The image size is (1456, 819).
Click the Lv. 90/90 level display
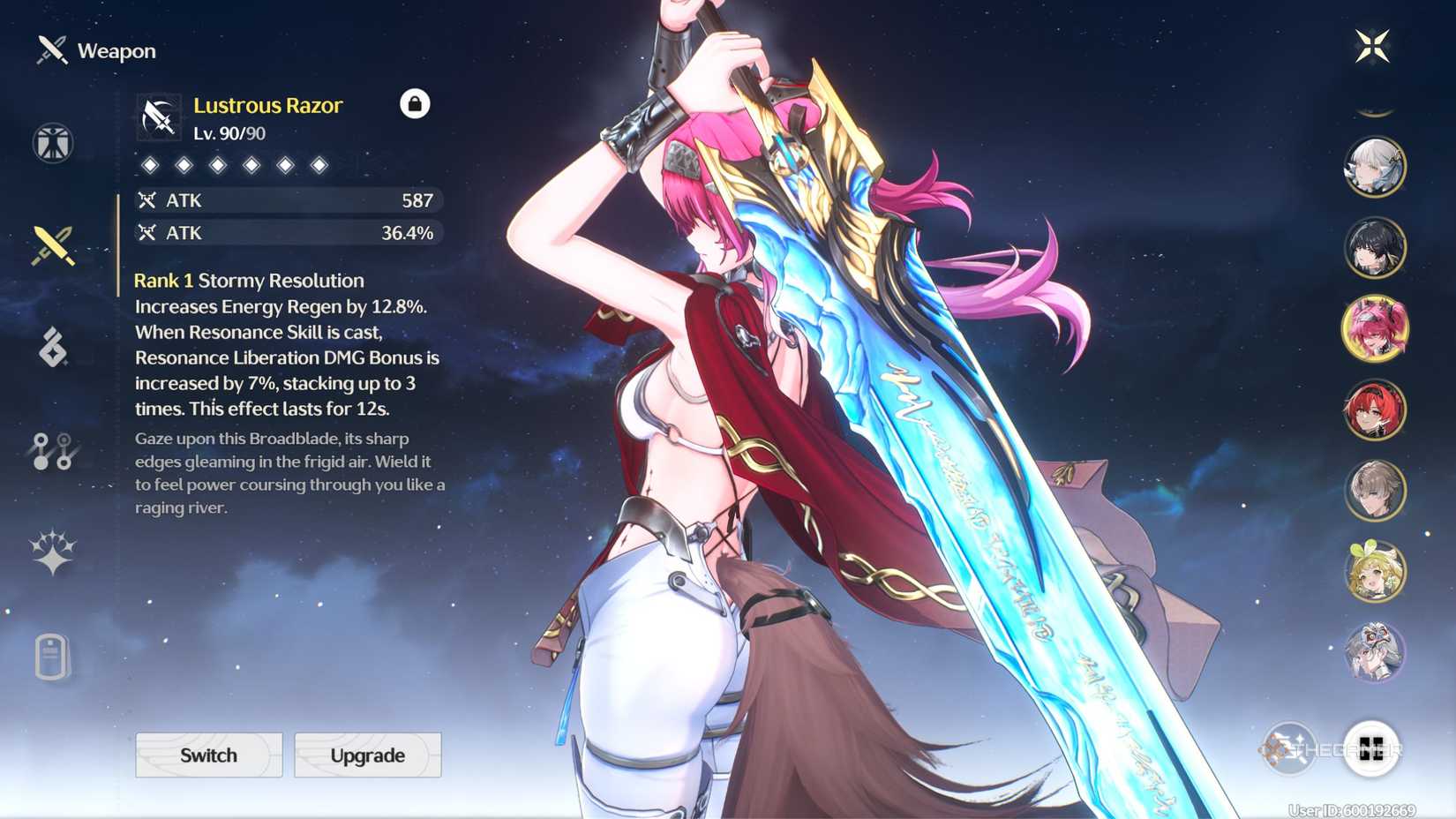click(x=229, y=134)
